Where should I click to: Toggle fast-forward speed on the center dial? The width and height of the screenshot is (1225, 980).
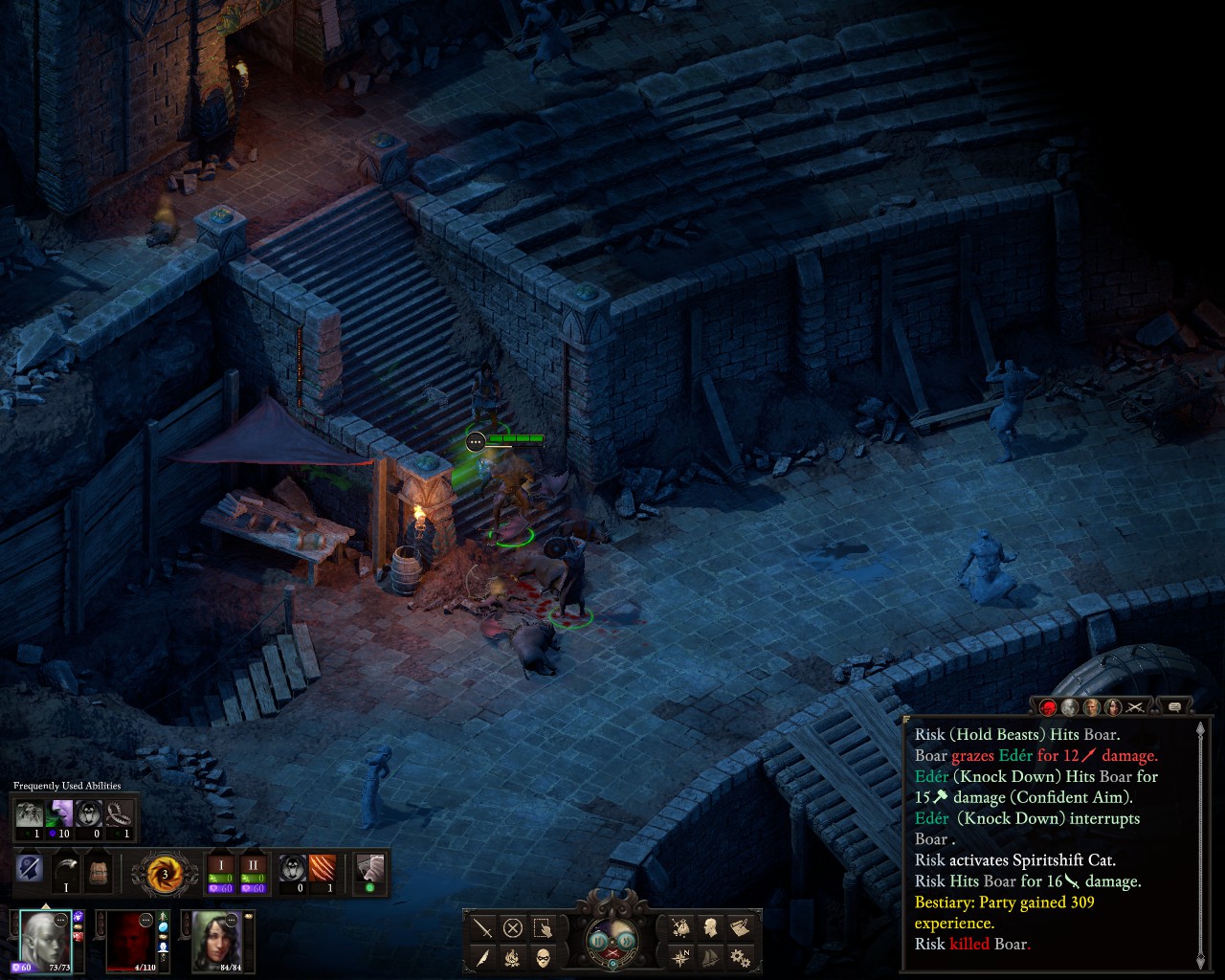click(x=626, y=940)
